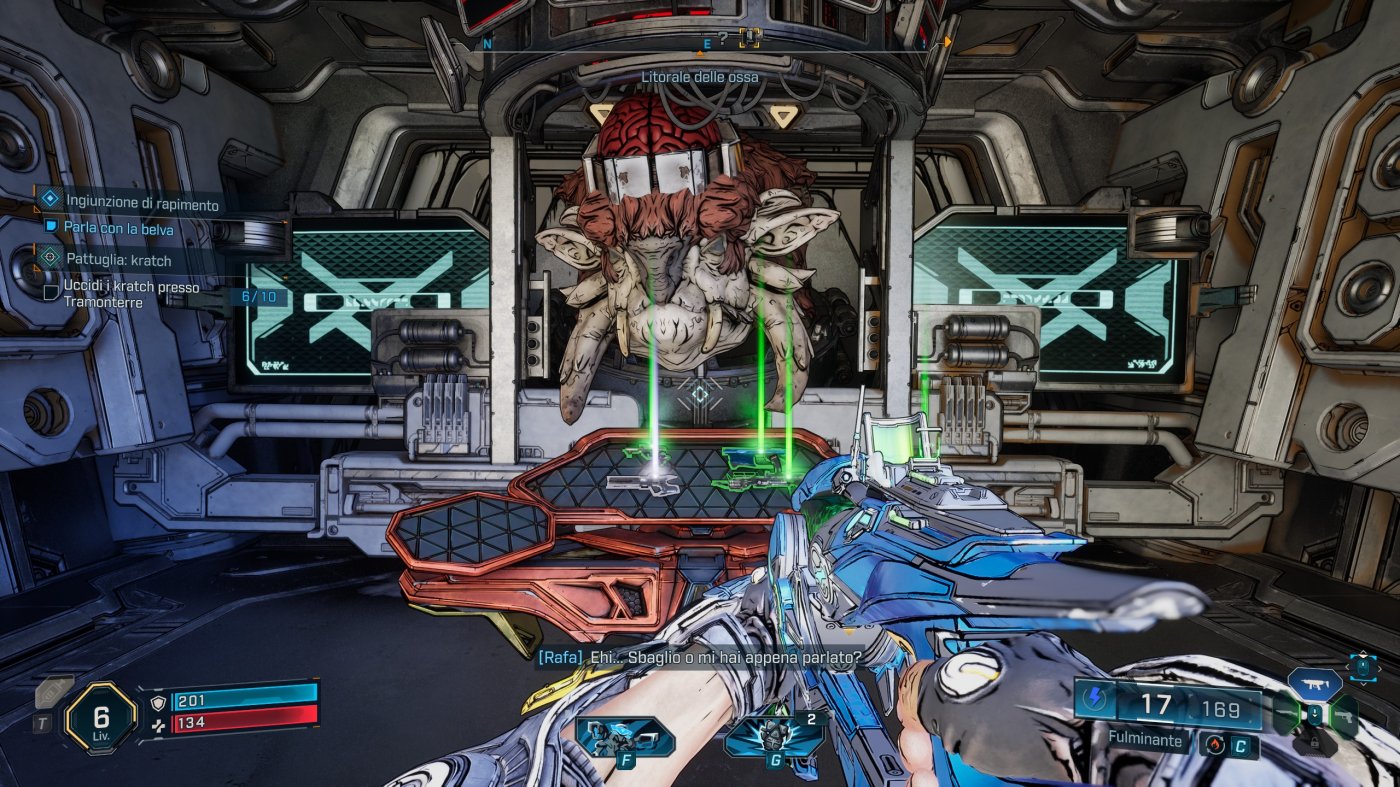Activate the action skill icon labeled F
The width and height of the screenshot is (1400, 787).
click(625, 737)
